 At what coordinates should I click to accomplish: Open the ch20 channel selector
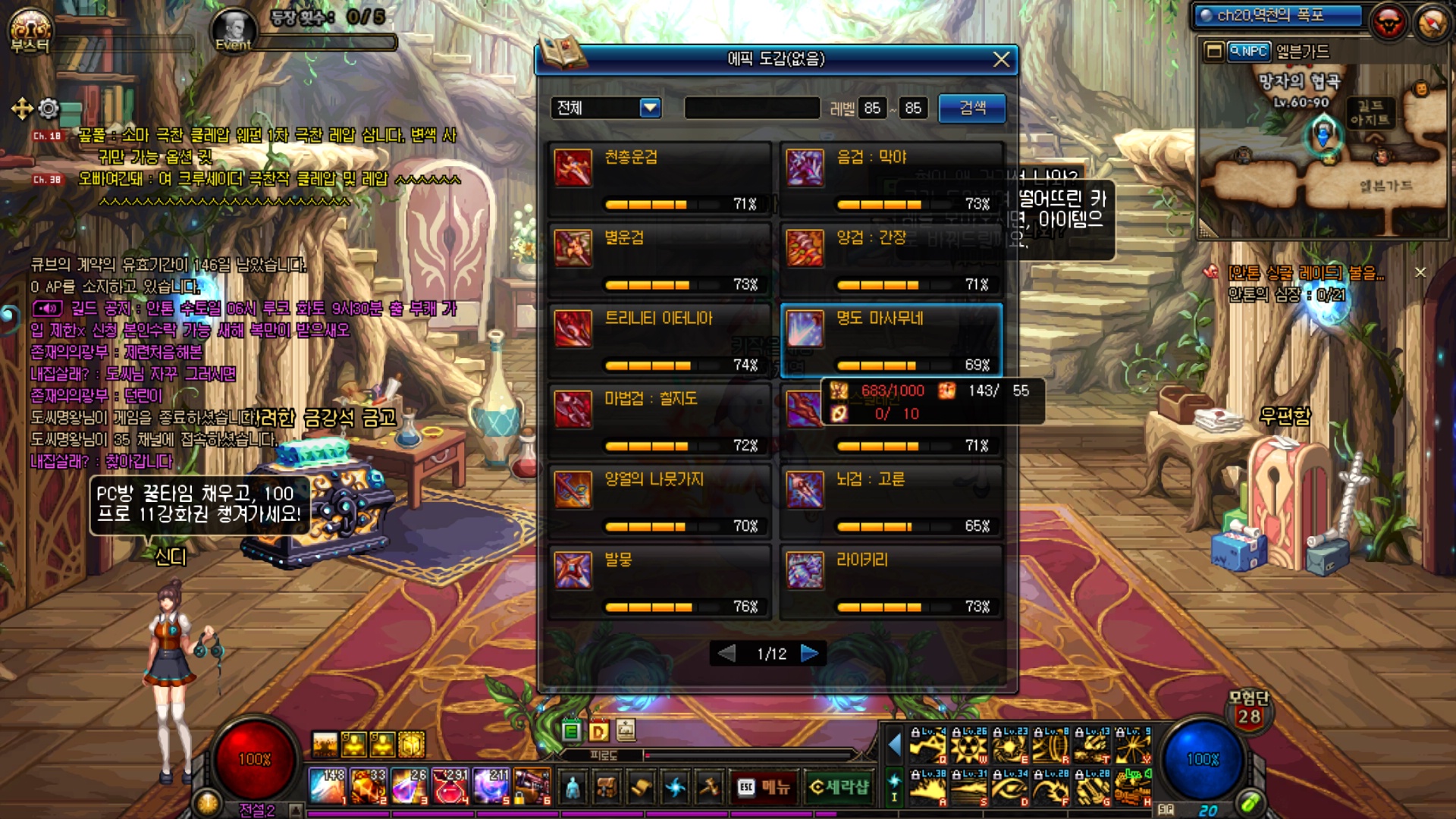(1278, 16)
